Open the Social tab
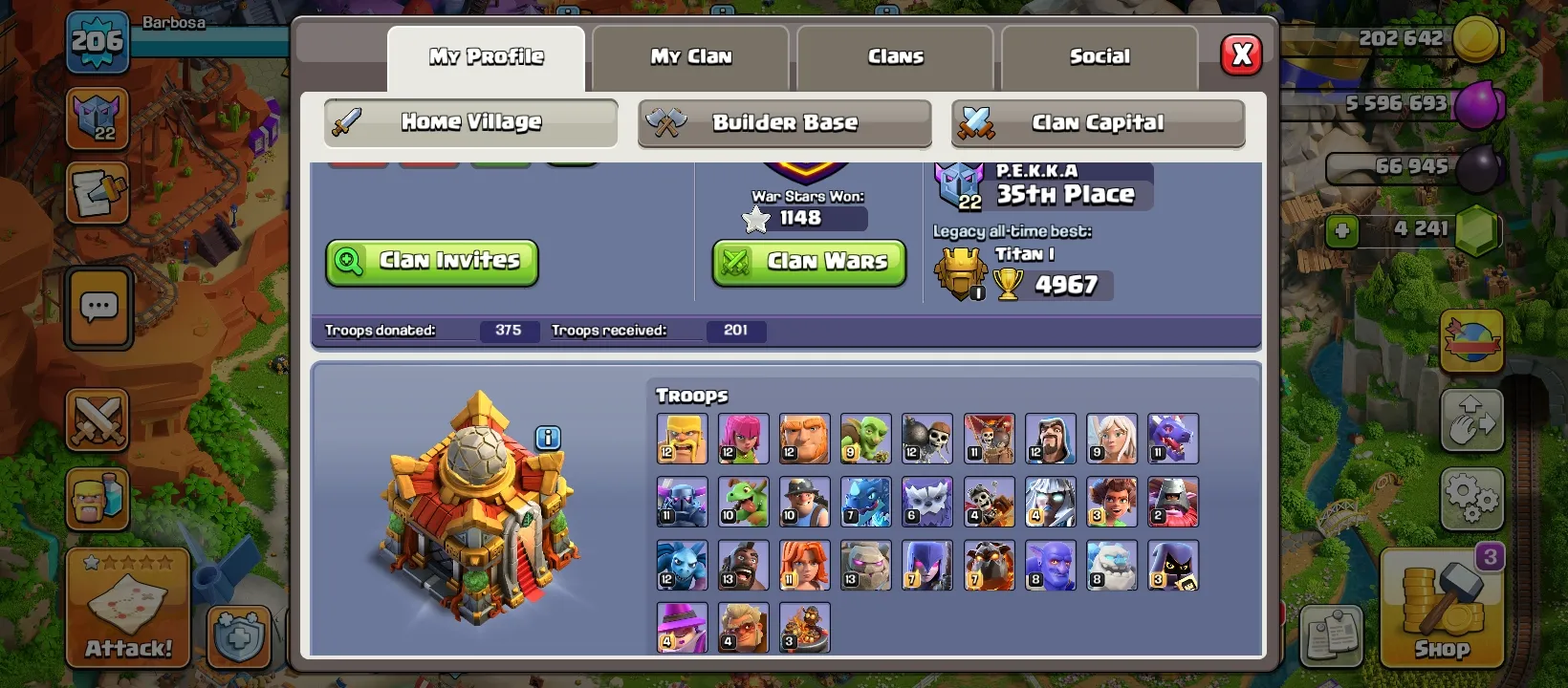This screenshot has height=688, width=1568. click(1100, 56)
